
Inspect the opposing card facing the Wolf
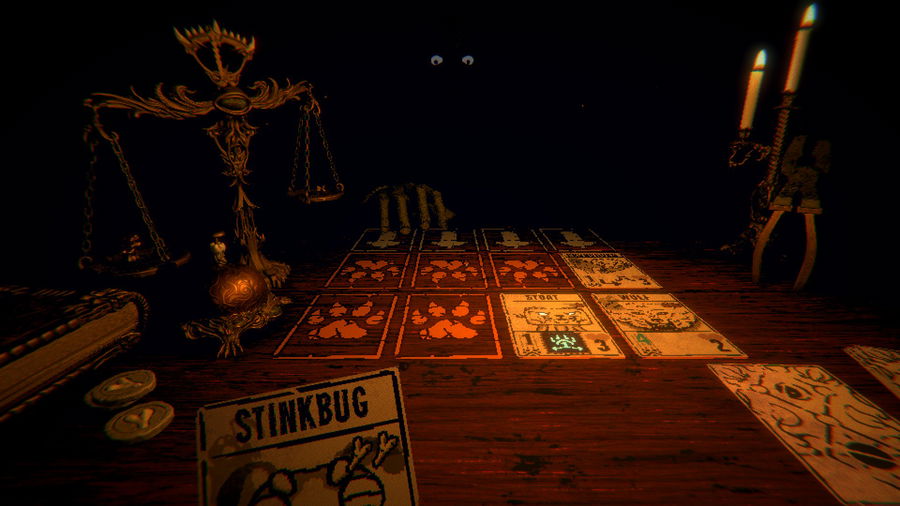tap(609, 270)
